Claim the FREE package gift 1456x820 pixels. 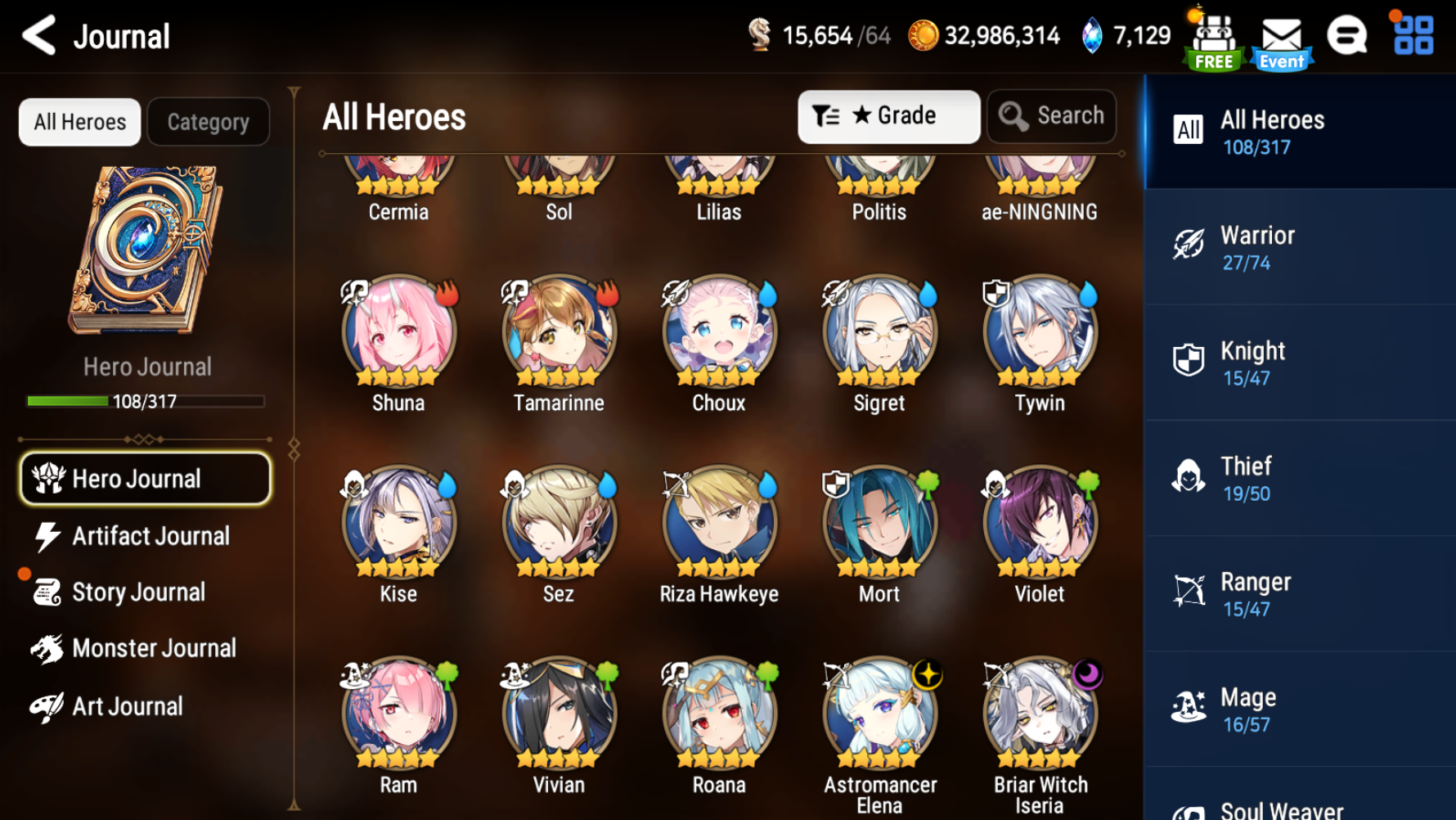[x=1213, y=37]
